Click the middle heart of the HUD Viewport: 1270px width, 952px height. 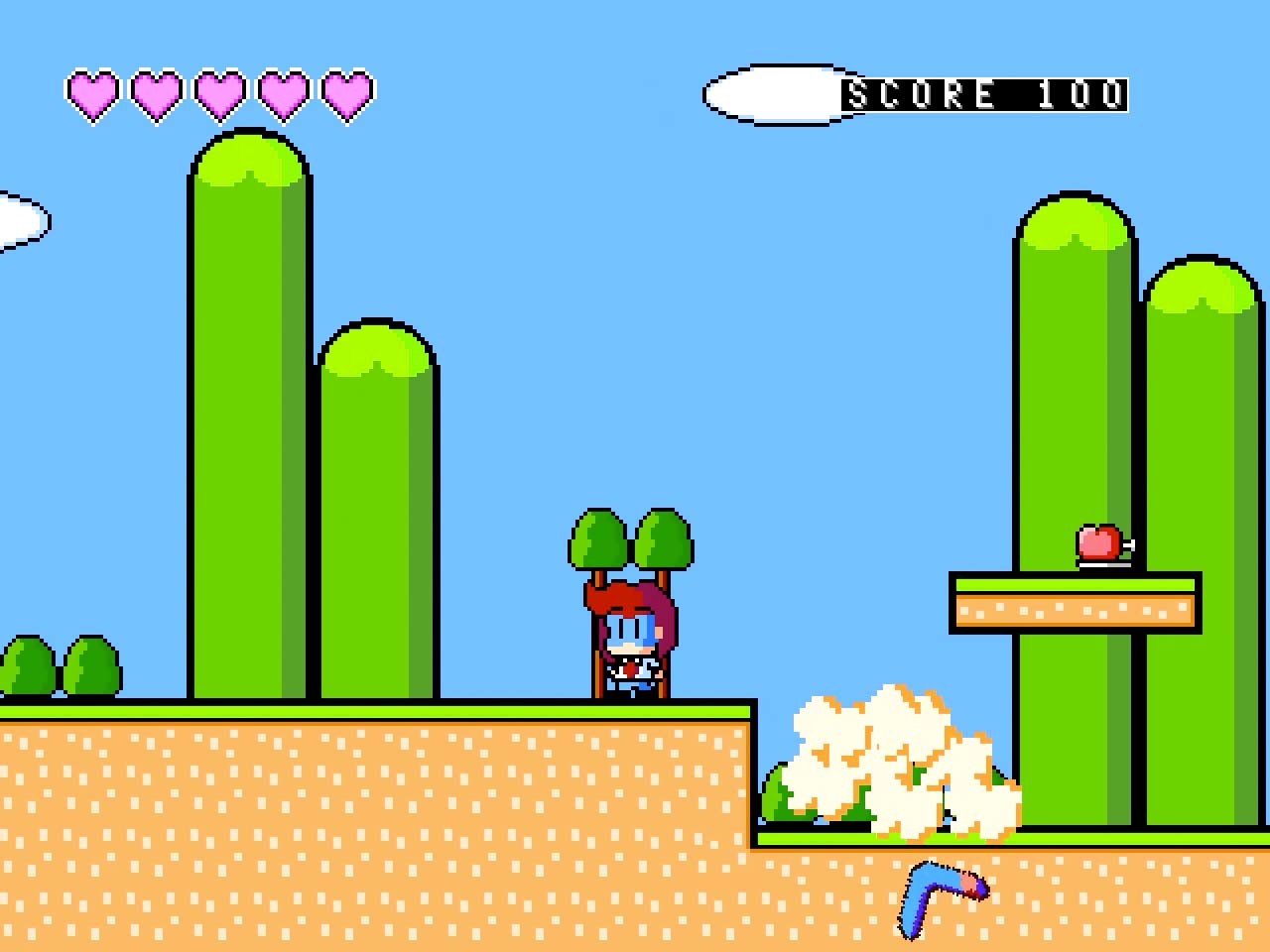[x=217, y=96]
